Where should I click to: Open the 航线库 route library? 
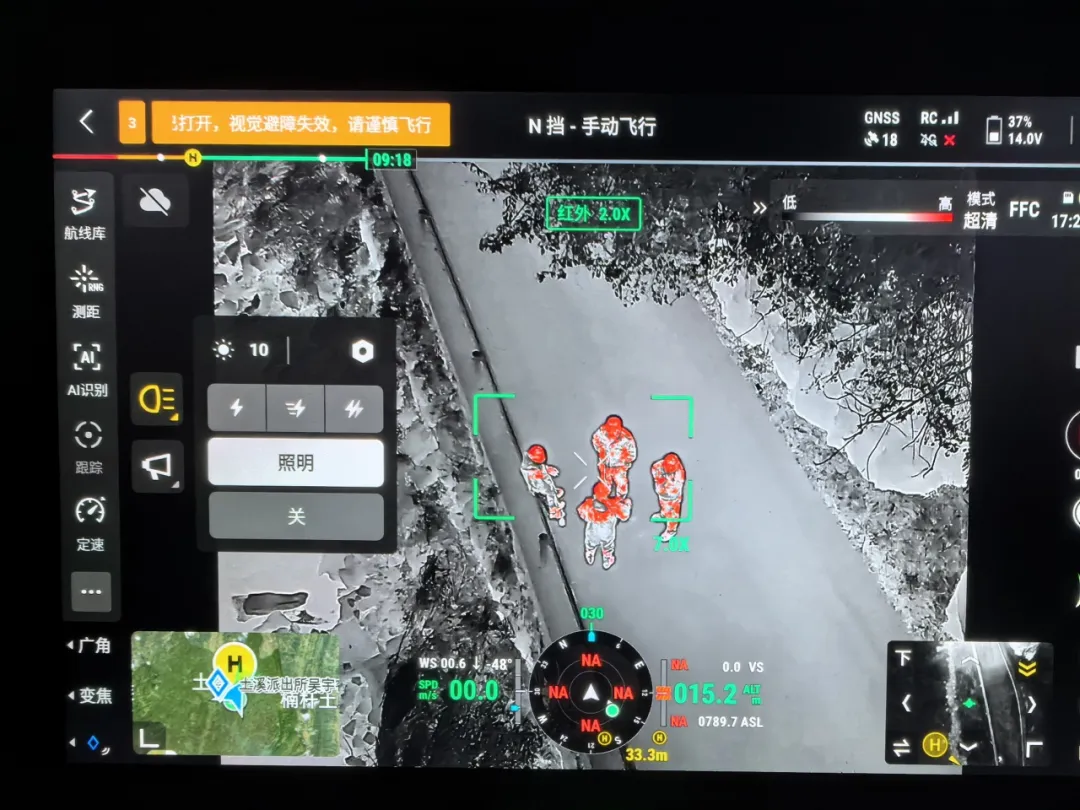86,212
